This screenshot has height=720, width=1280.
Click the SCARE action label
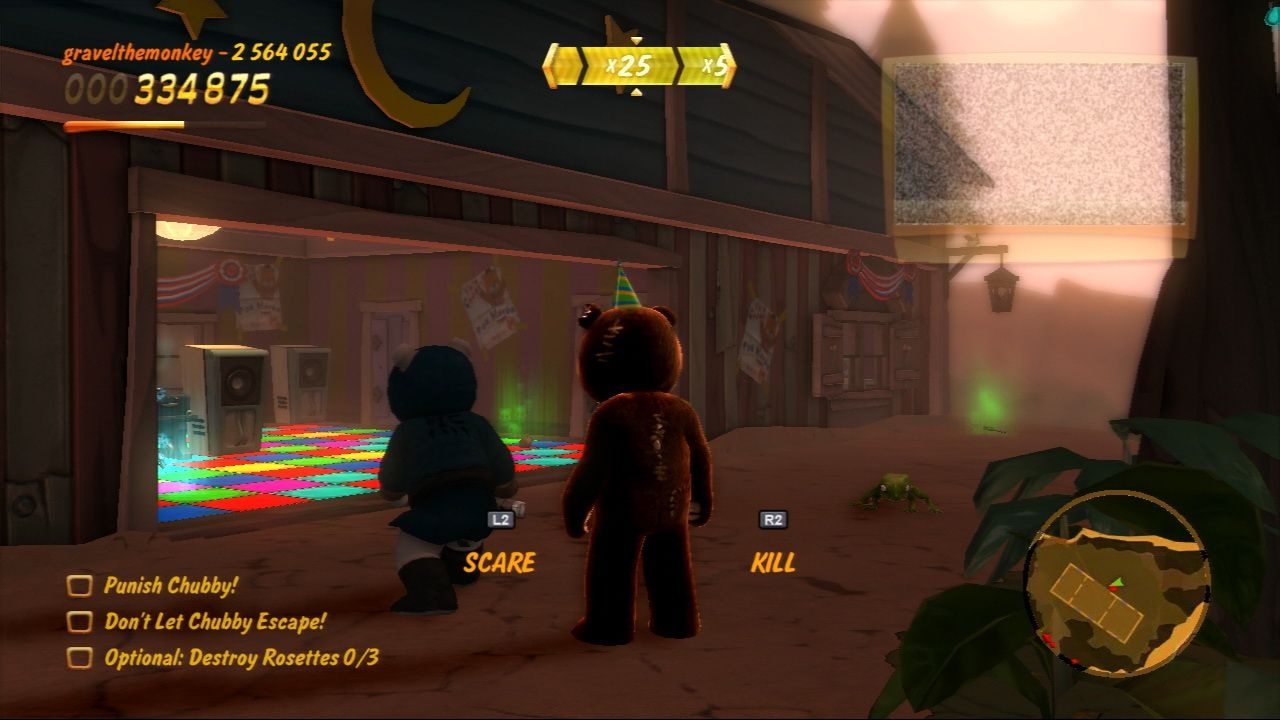click(x=500, y=561)
